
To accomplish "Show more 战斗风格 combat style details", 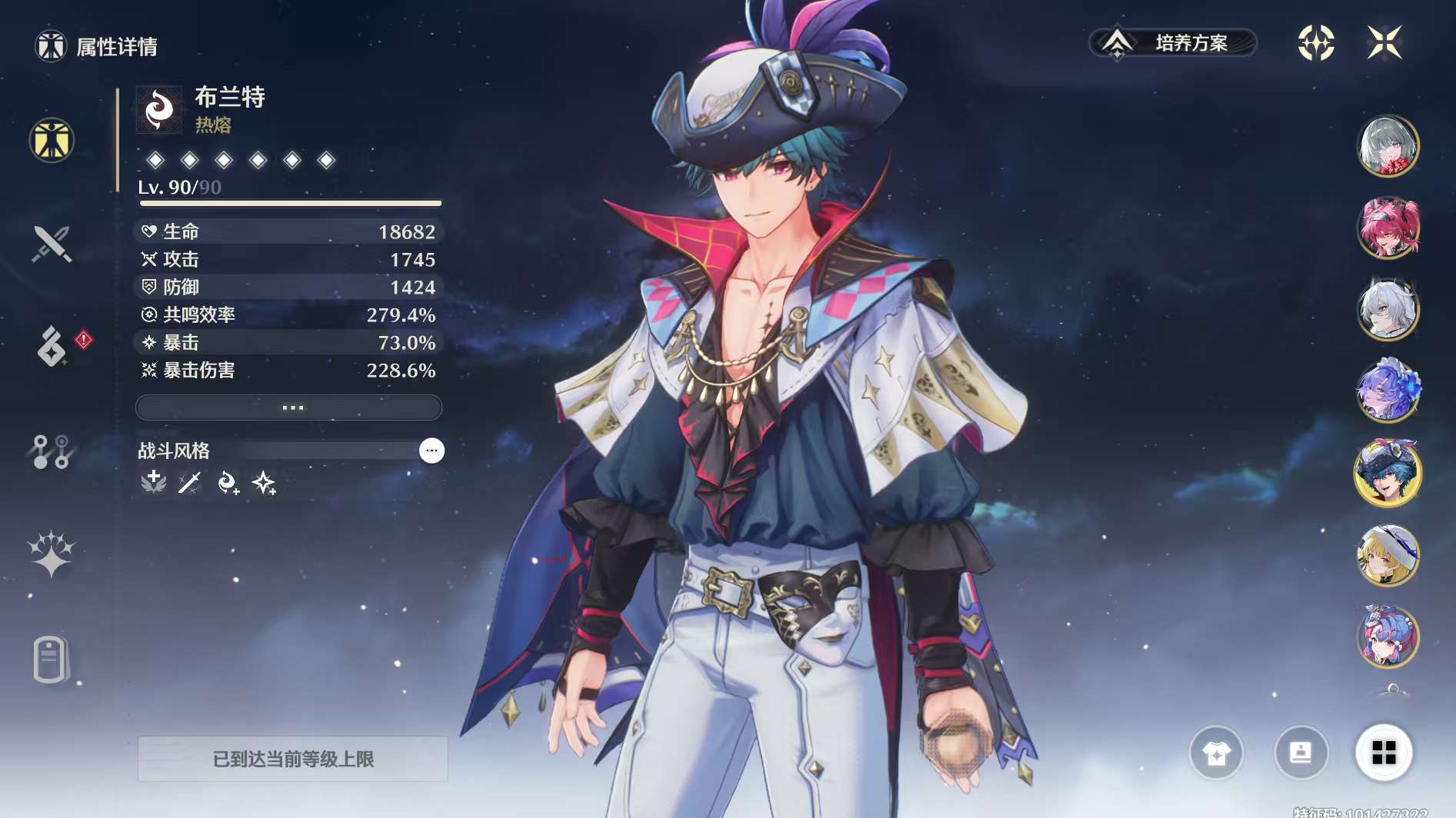I will 431,451.
